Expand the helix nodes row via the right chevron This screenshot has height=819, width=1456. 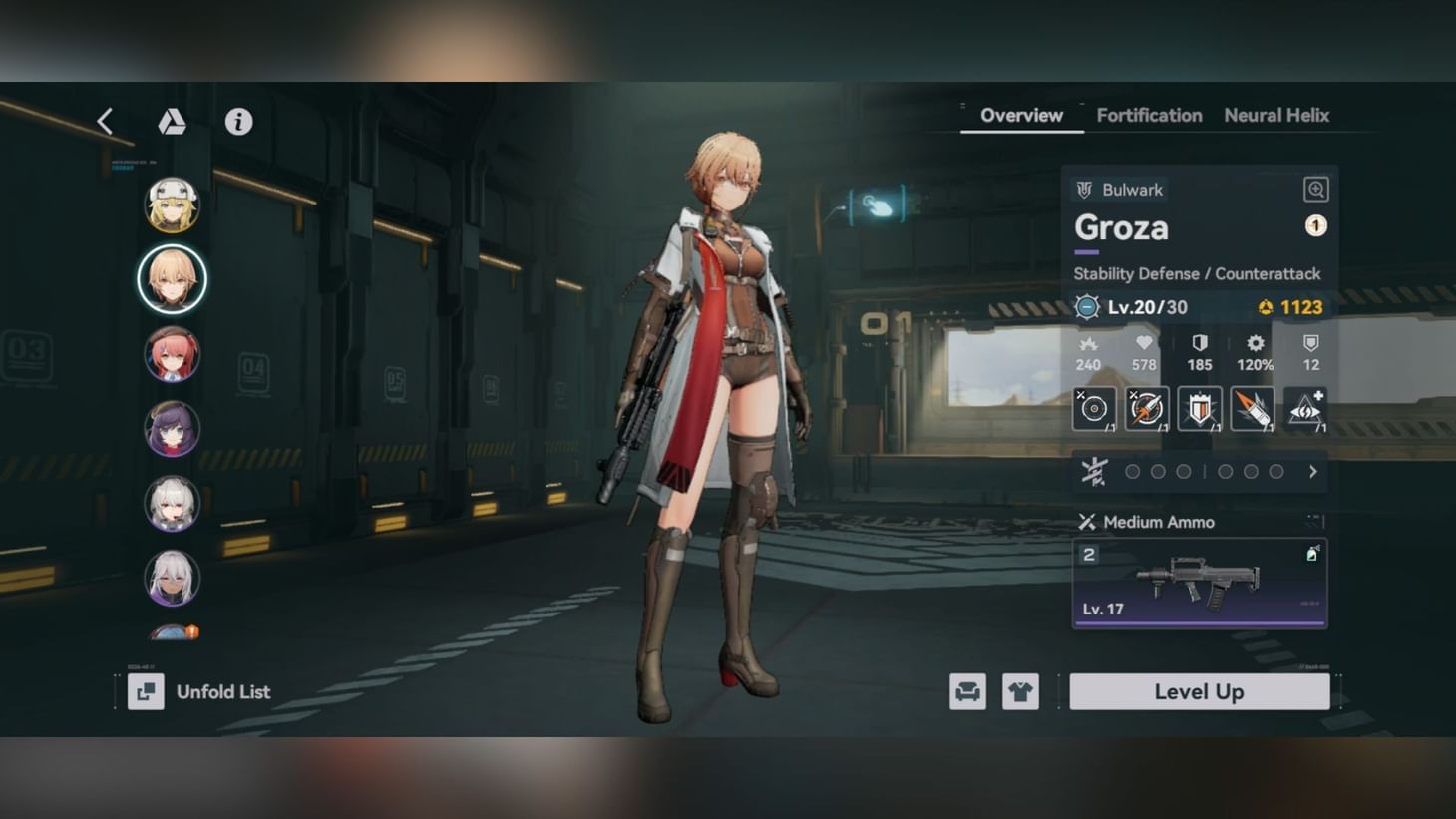click(1312, 471)
